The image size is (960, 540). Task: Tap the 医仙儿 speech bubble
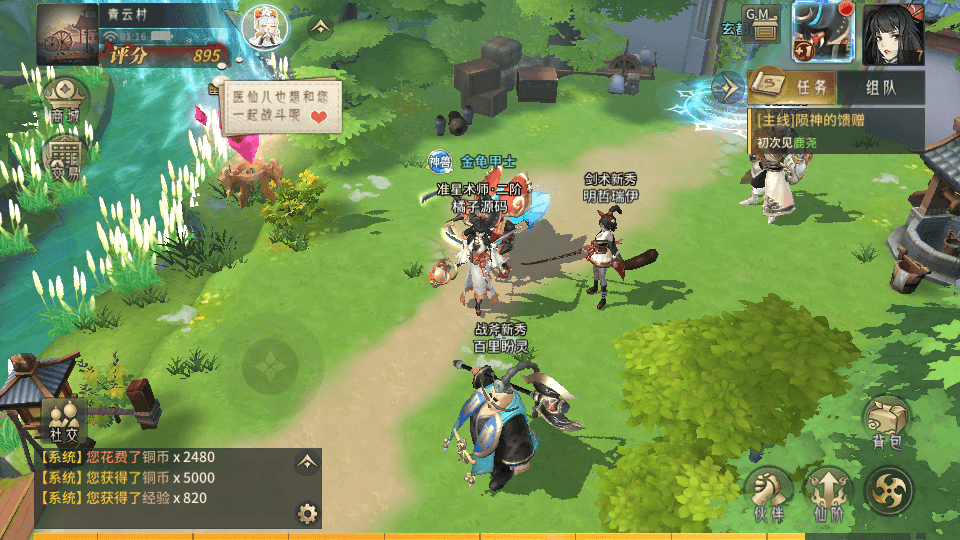coord(280,107)
